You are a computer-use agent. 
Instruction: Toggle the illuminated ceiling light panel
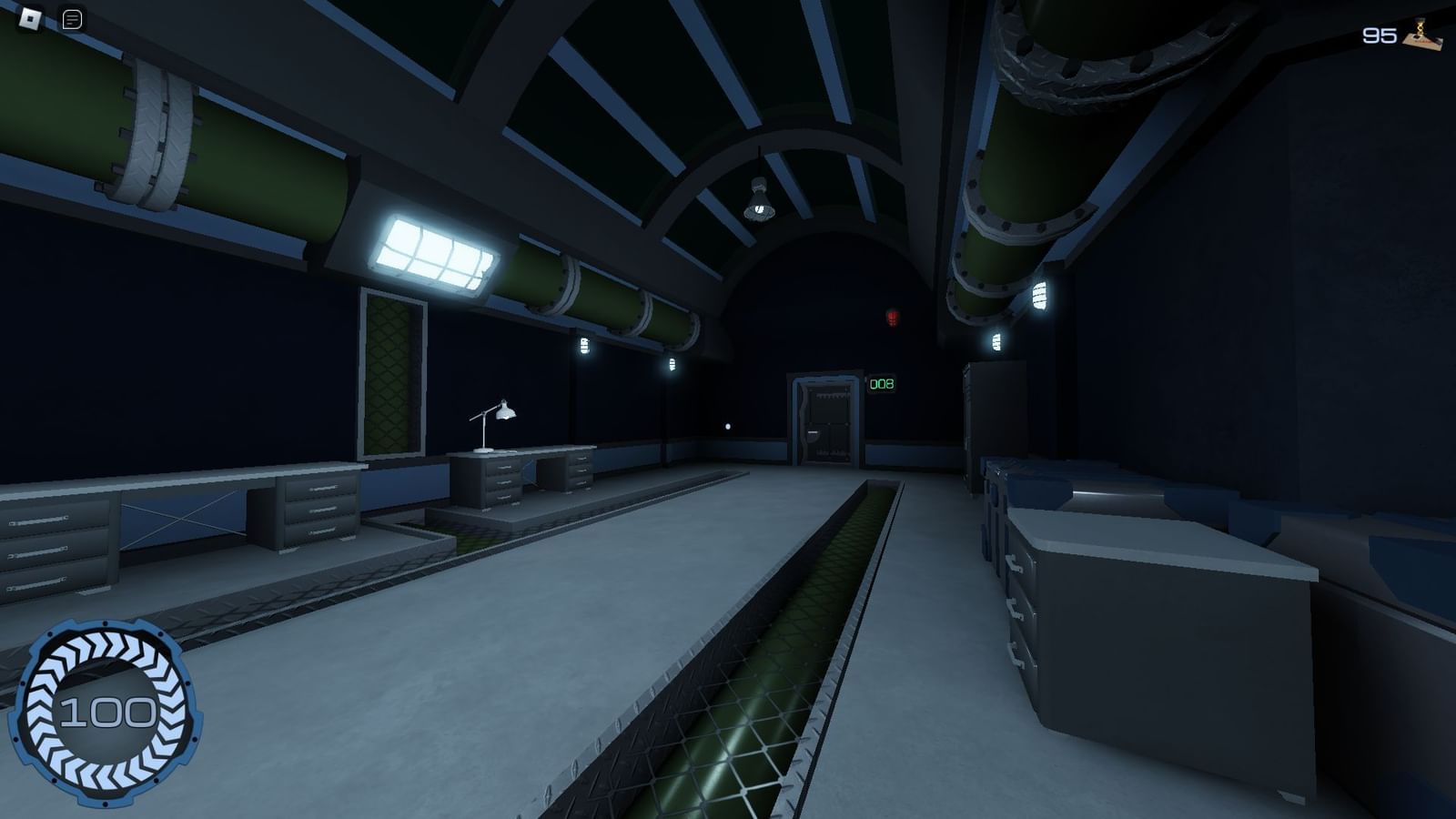(435, 254)
